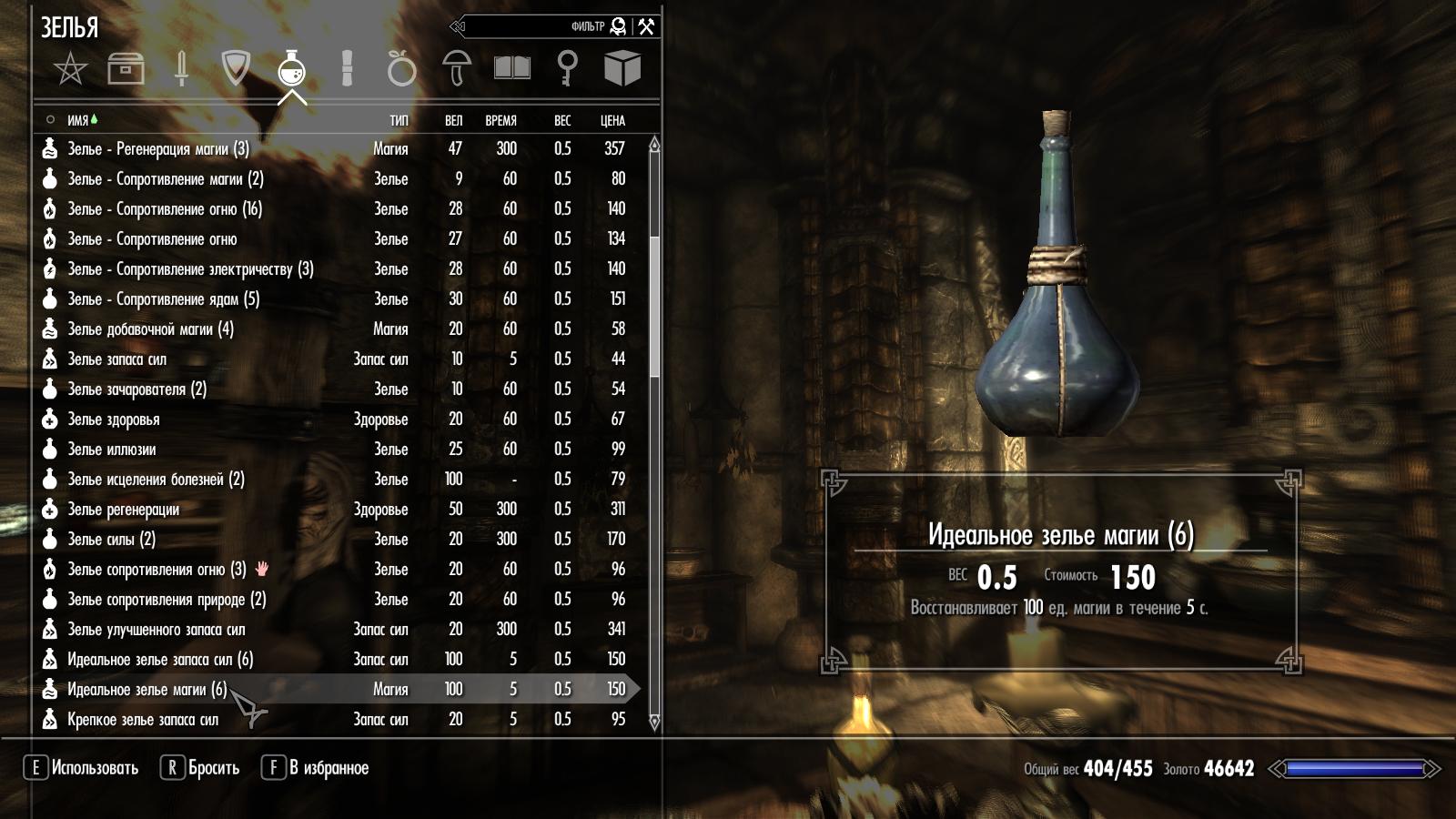
Task: Open the favorites star category
Action: [x=70, y=68]
